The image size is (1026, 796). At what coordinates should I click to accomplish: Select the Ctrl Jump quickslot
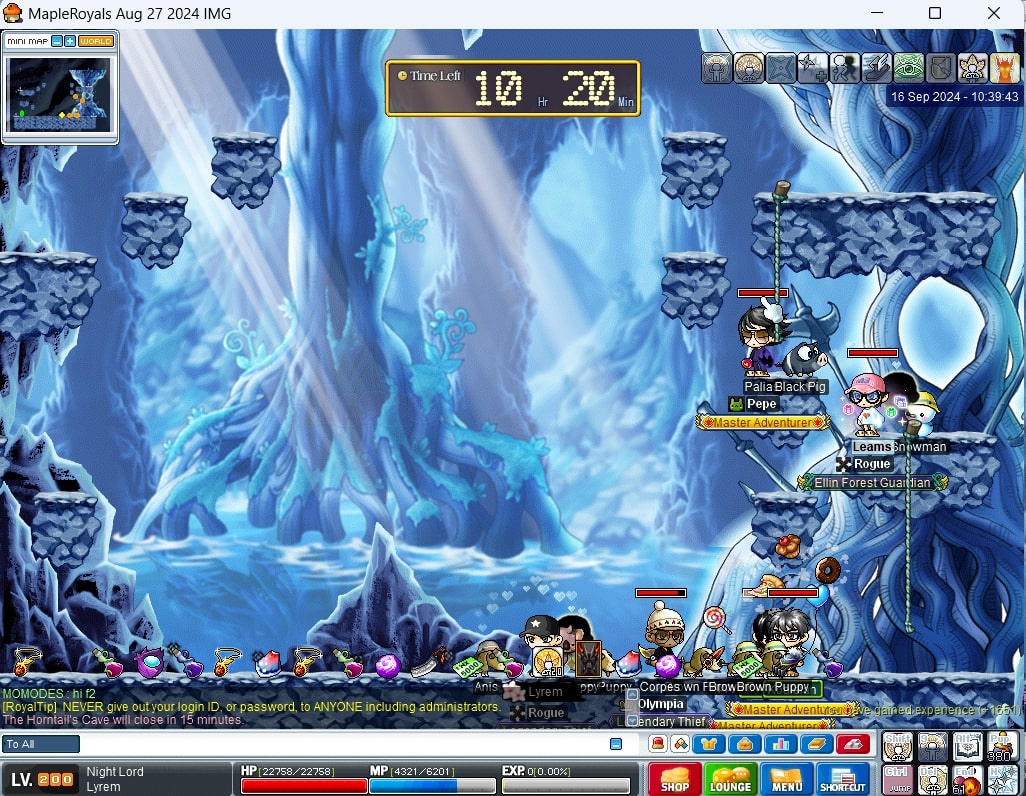pos(899,779)
